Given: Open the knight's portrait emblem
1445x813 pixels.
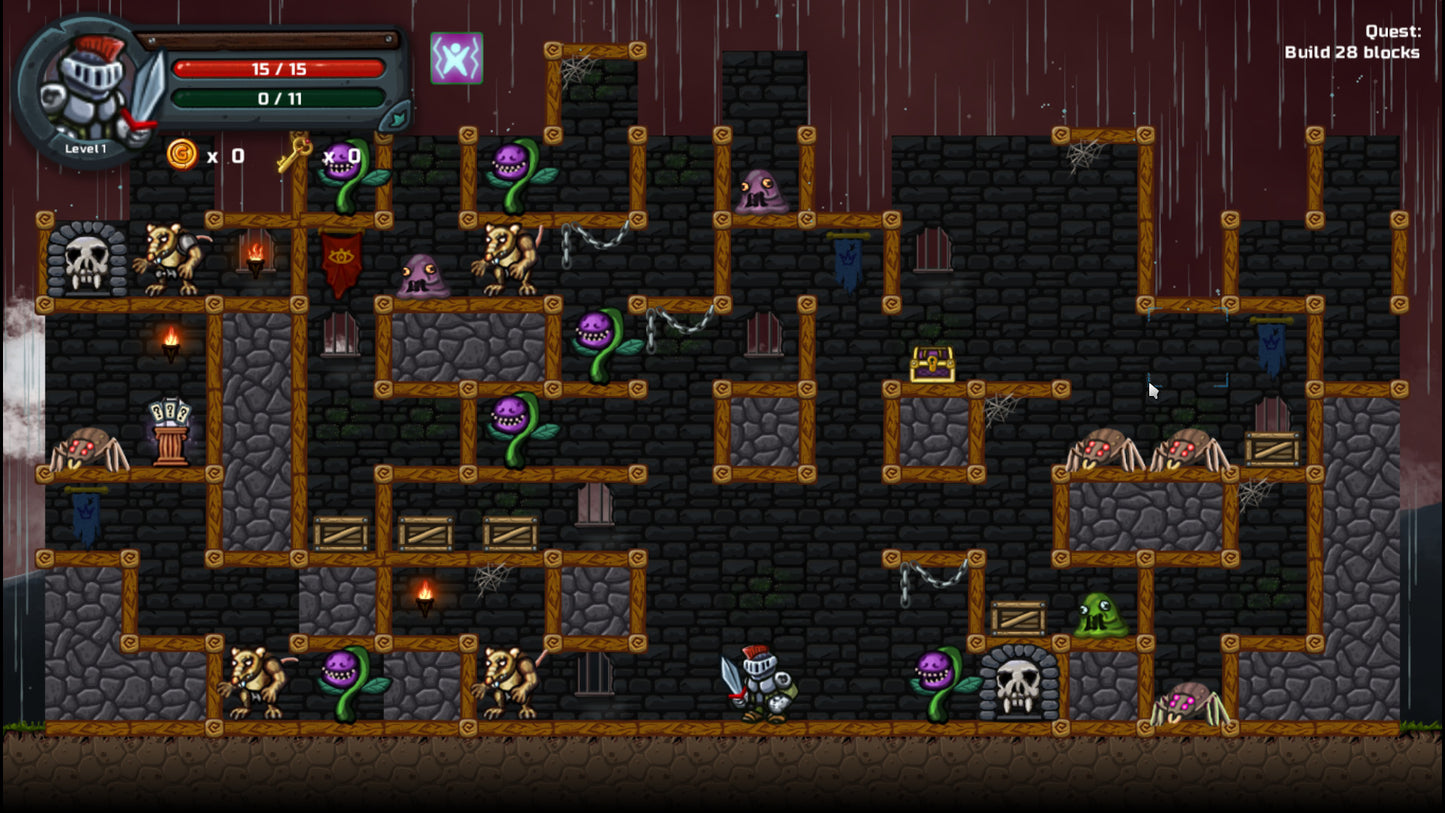Looking at the screenshot, I should click(85, 85).
